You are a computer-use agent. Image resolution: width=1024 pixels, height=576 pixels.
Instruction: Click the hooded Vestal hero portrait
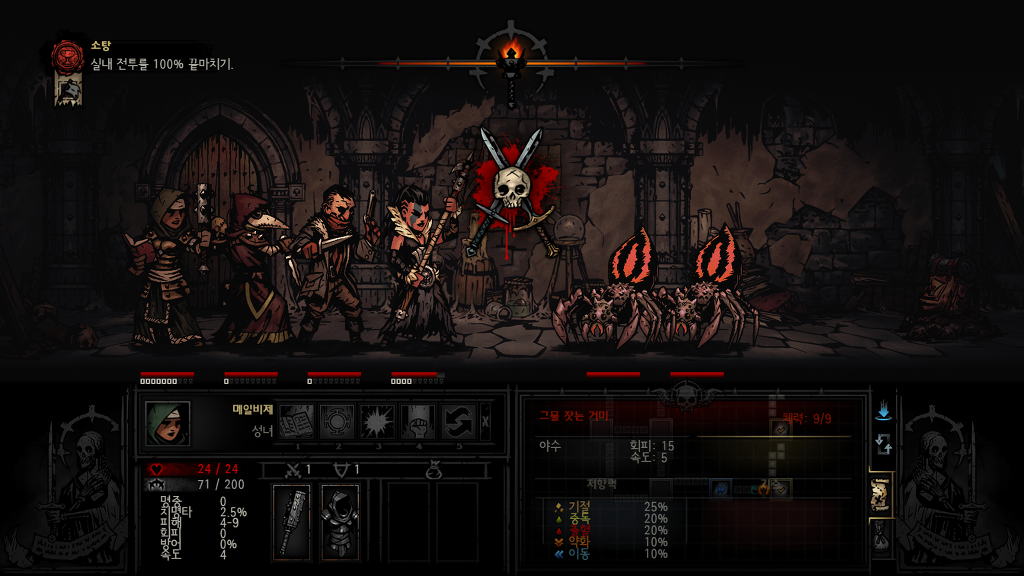(167, 423)
